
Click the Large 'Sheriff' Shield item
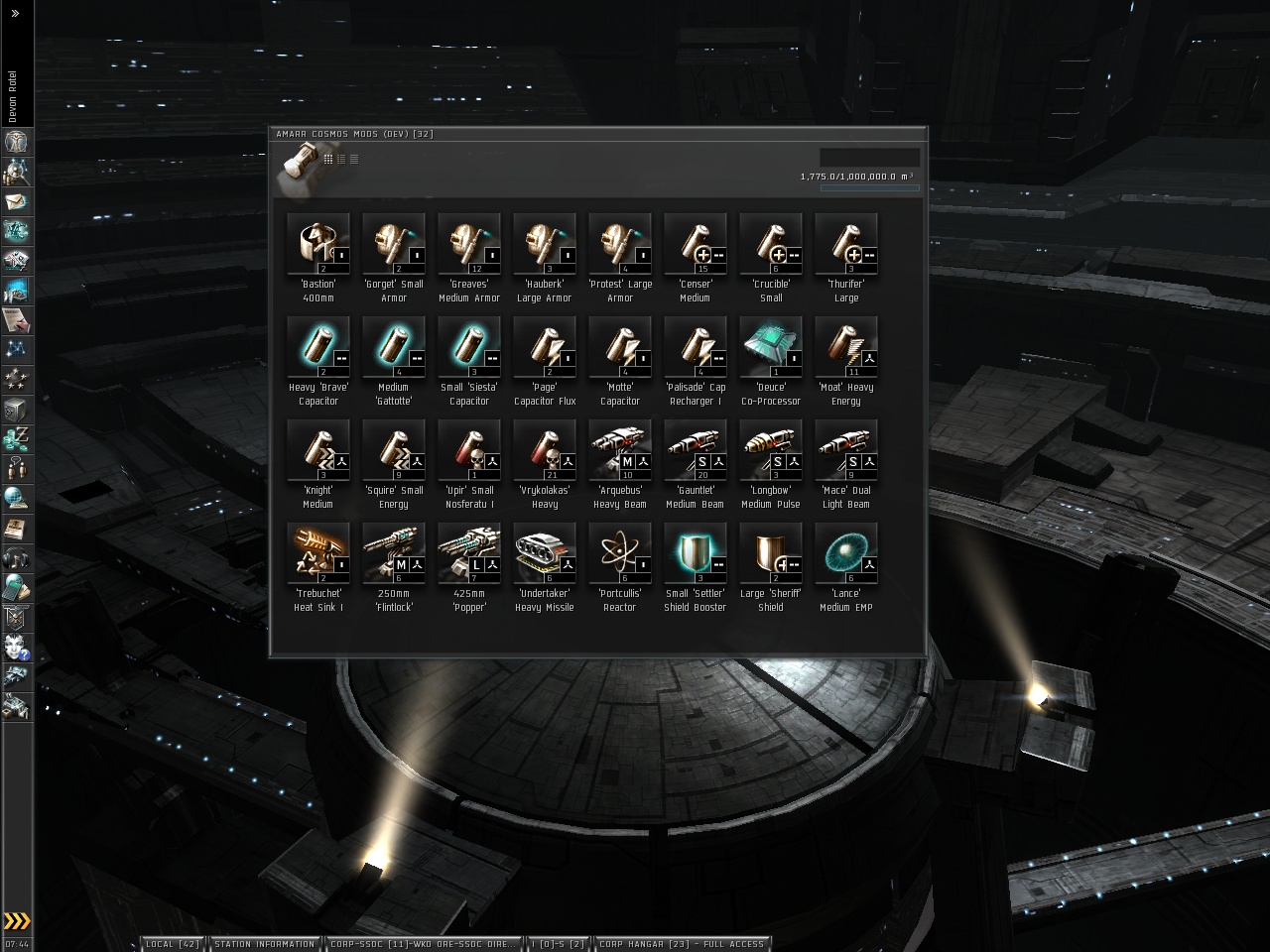[x=771, y=553]
